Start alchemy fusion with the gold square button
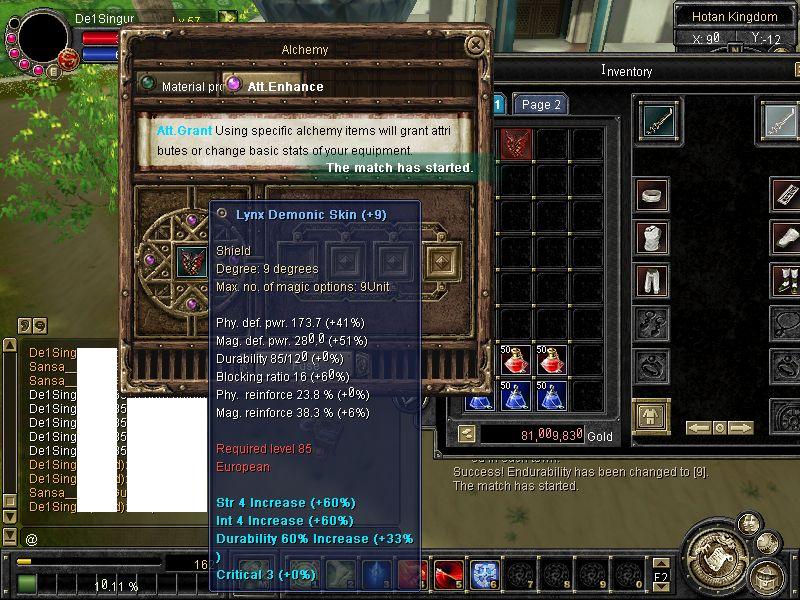 click(x=440, y=262)
